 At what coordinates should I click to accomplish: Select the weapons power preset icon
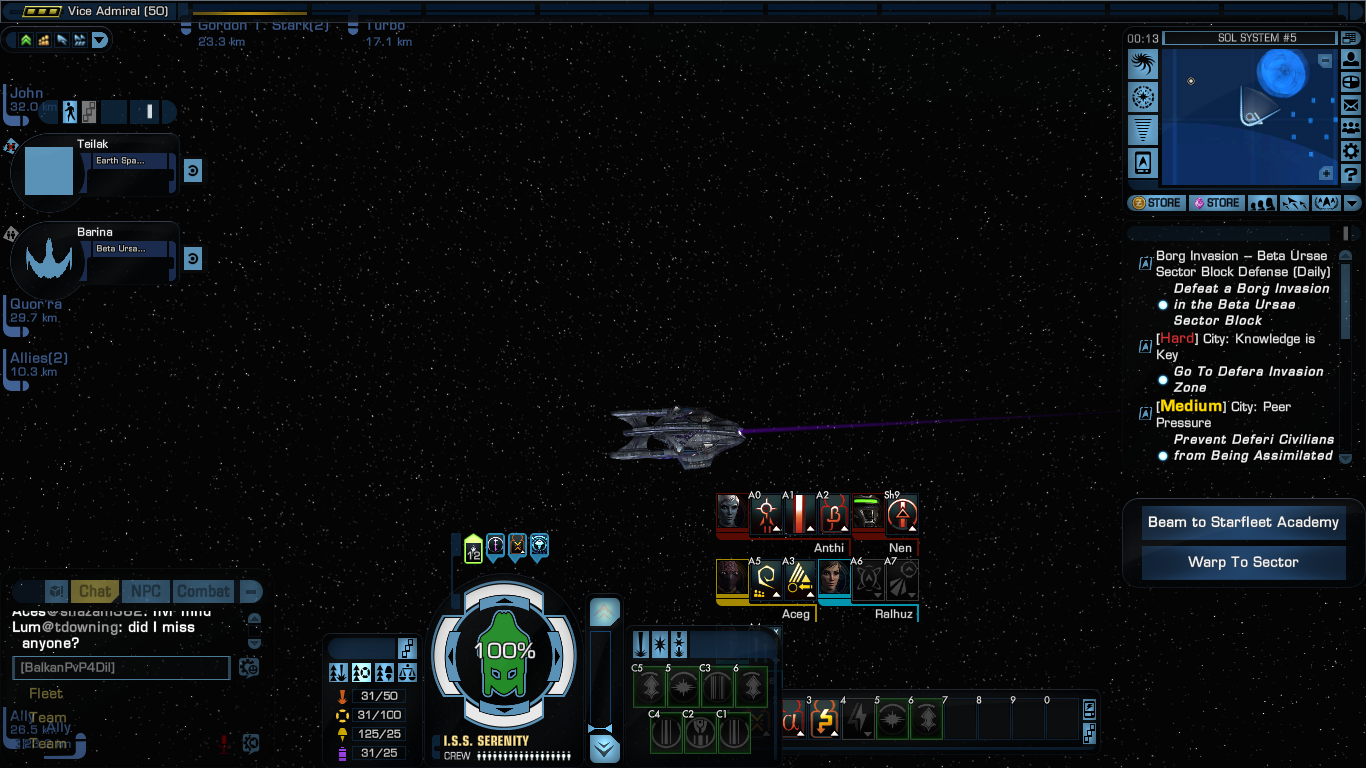(338, 672)
